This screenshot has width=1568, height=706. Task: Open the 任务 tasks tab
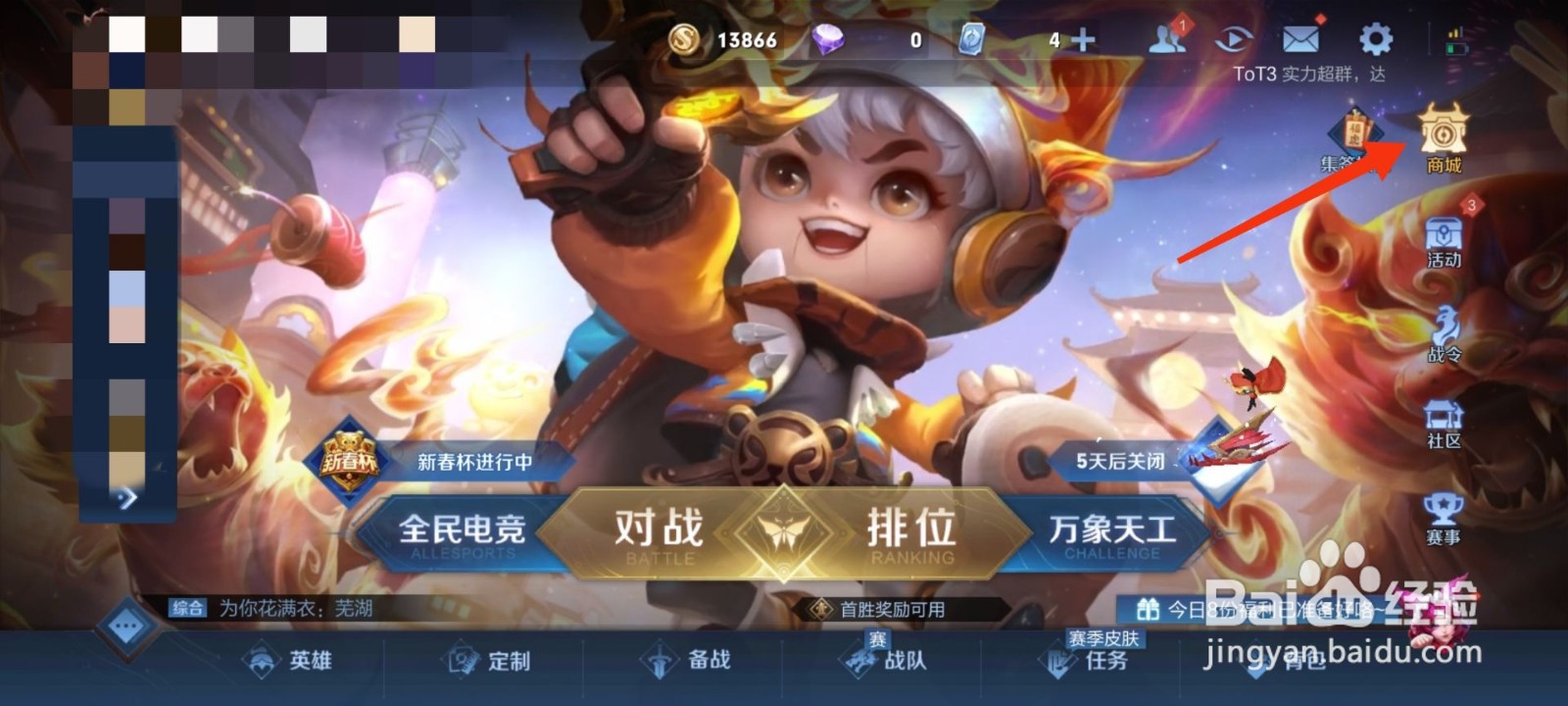pyautogui.click(x=1098, y=663)
